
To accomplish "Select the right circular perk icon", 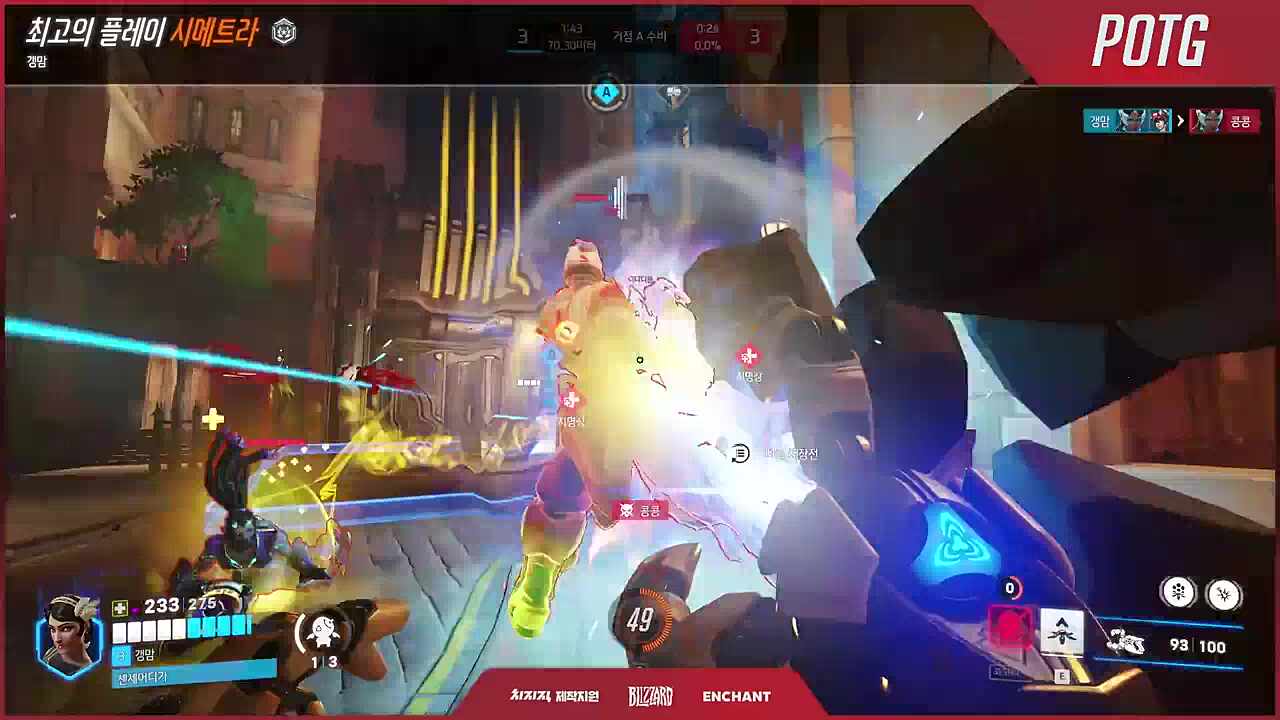I will (1224, 594).
